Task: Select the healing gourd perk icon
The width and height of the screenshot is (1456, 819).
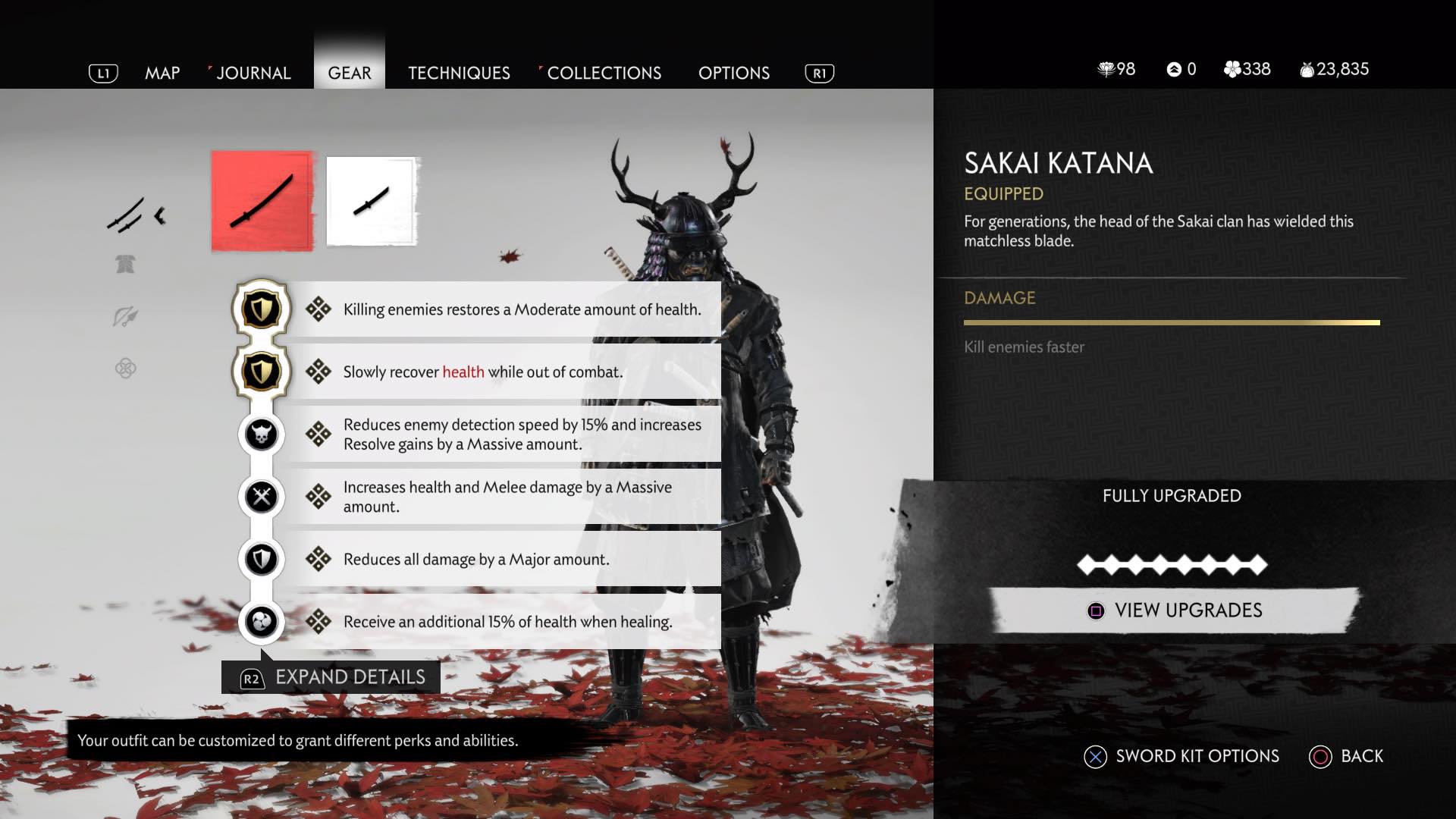Action: coord(261,621)
